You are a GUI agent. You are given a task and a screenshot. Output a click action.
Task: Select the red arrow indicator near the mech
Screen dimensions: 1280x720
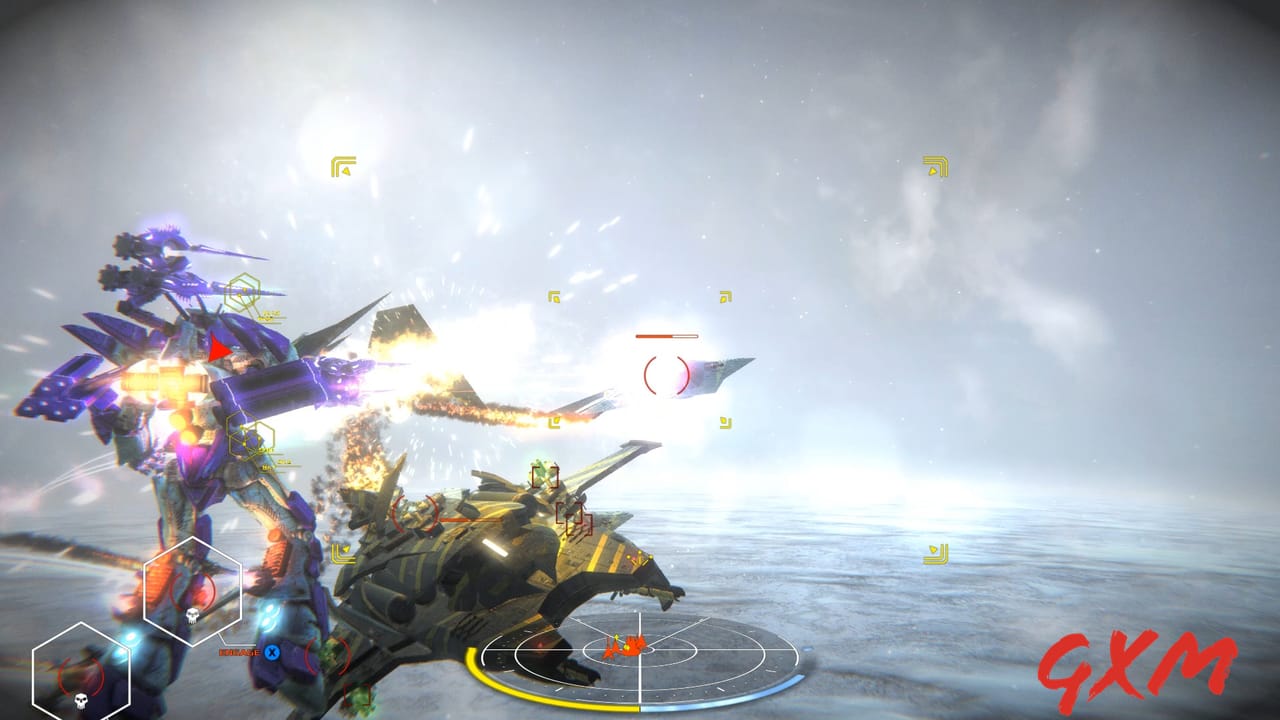pos(220,350)
